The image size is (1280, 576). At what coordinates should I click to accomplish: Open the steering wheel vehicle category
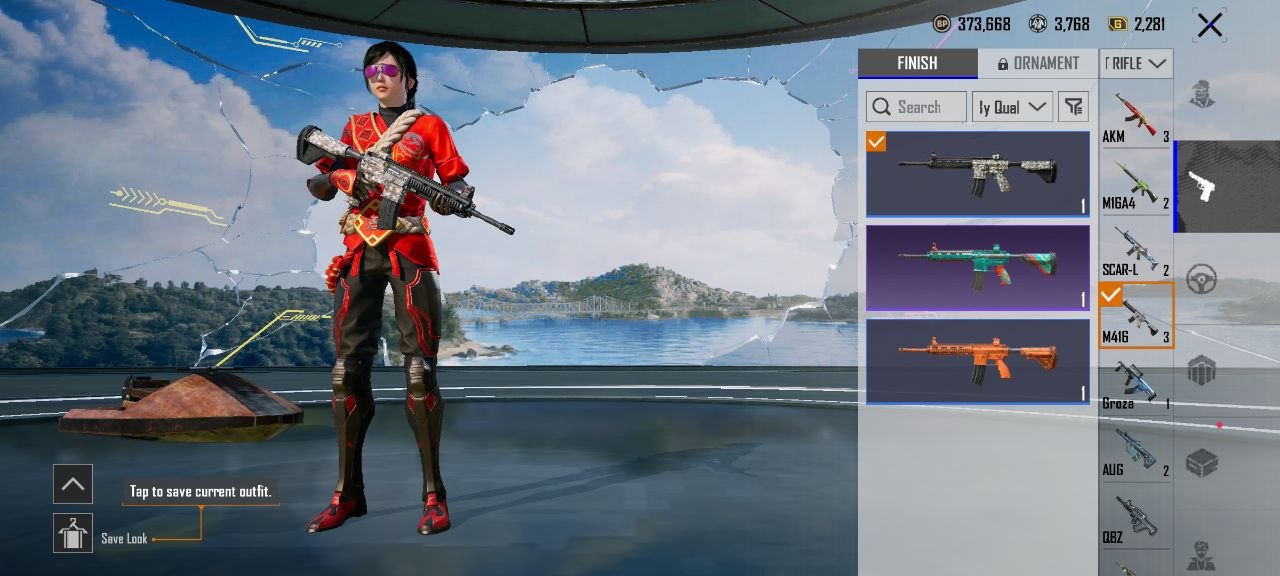pyautogui.click(x=1201, y=281)
